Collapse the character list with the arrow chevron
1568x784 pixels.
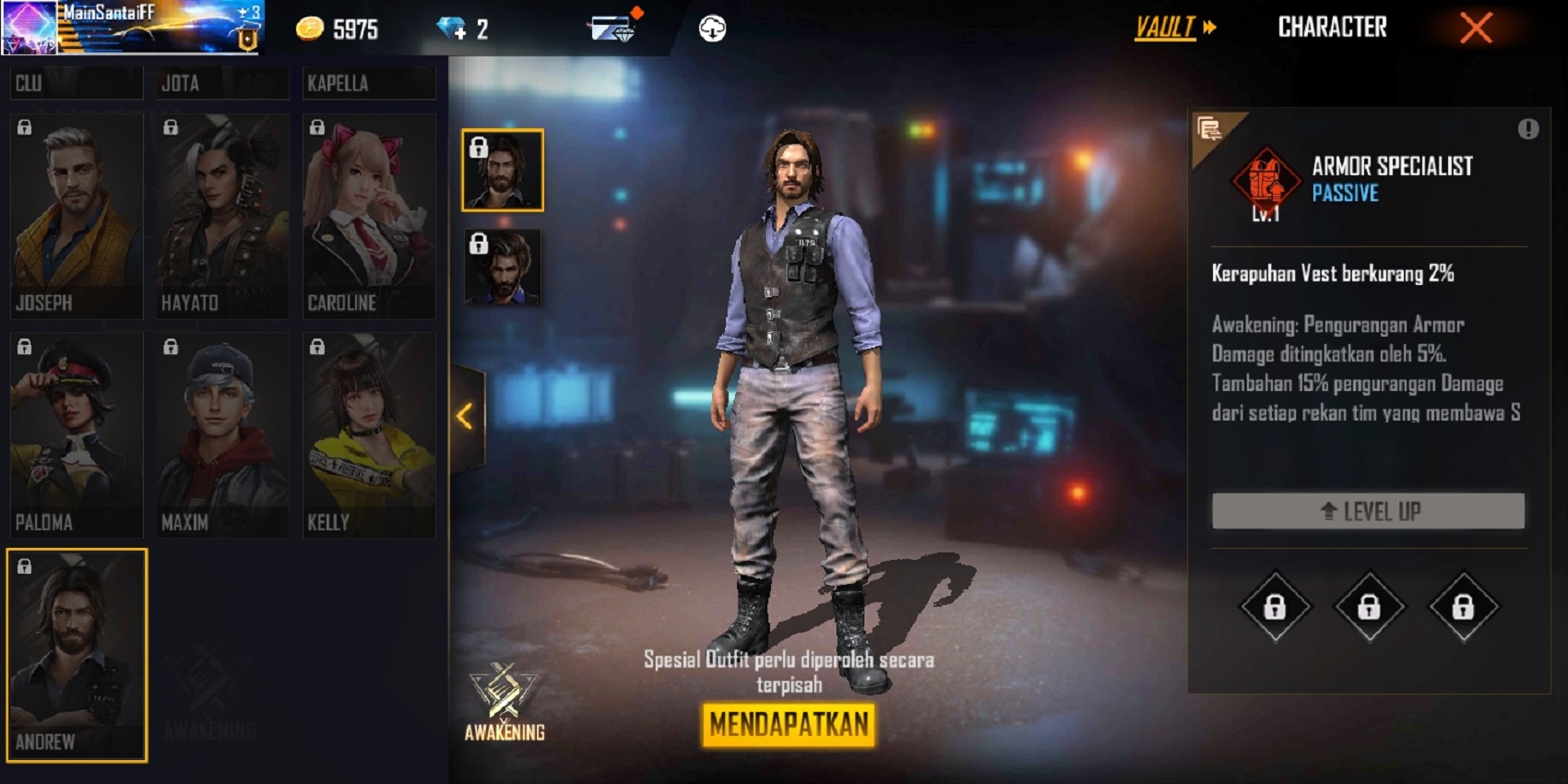[x=464, y=414]
